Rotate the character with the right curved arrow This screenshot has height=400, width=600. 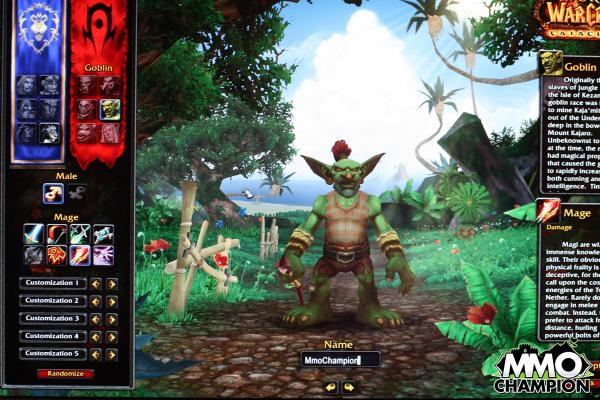pos(349,386)
